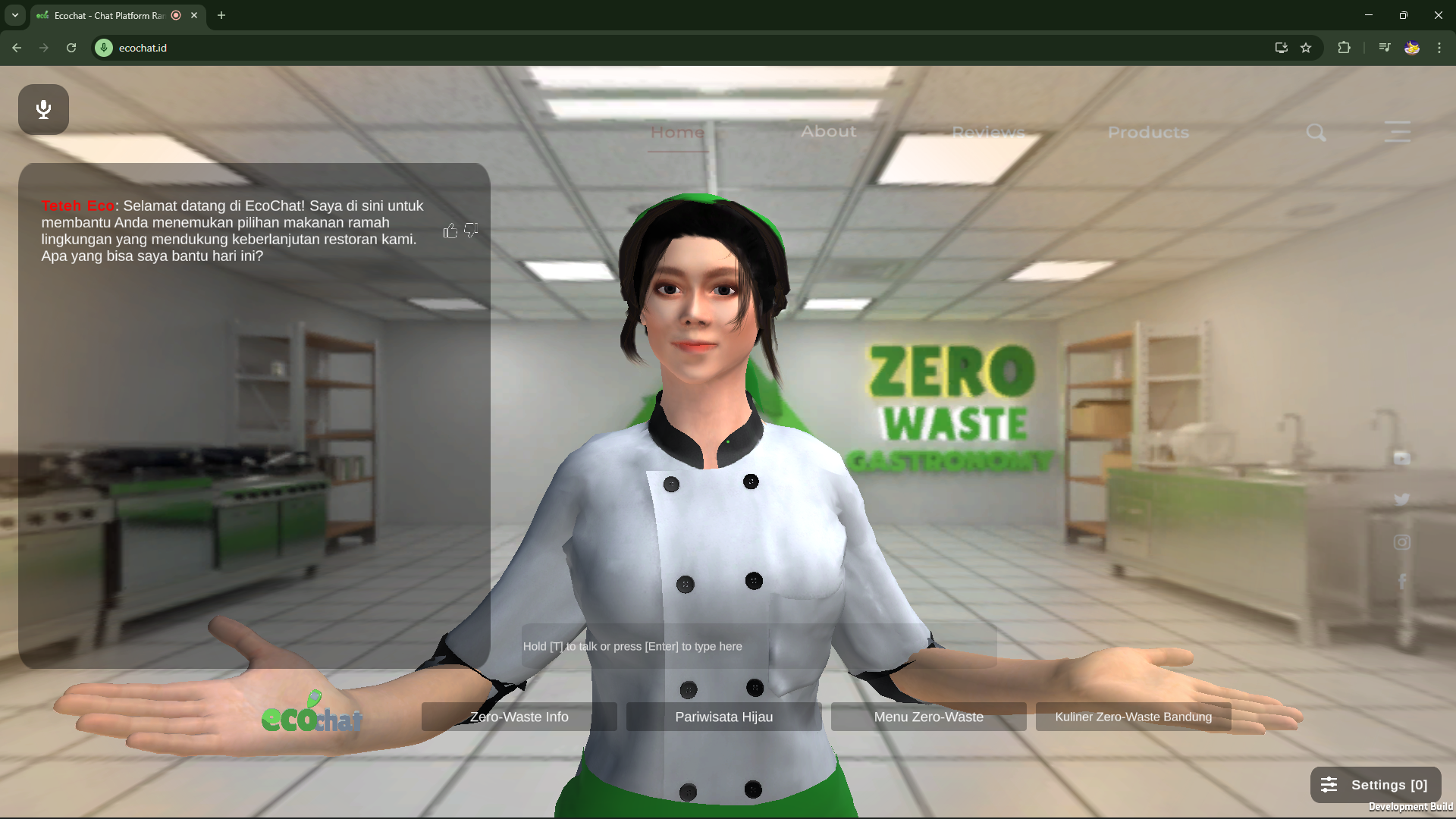Give thumbs up to Teteh Eco's message
The width and height of the screenshot is (1456, 819).
point(450,231)
